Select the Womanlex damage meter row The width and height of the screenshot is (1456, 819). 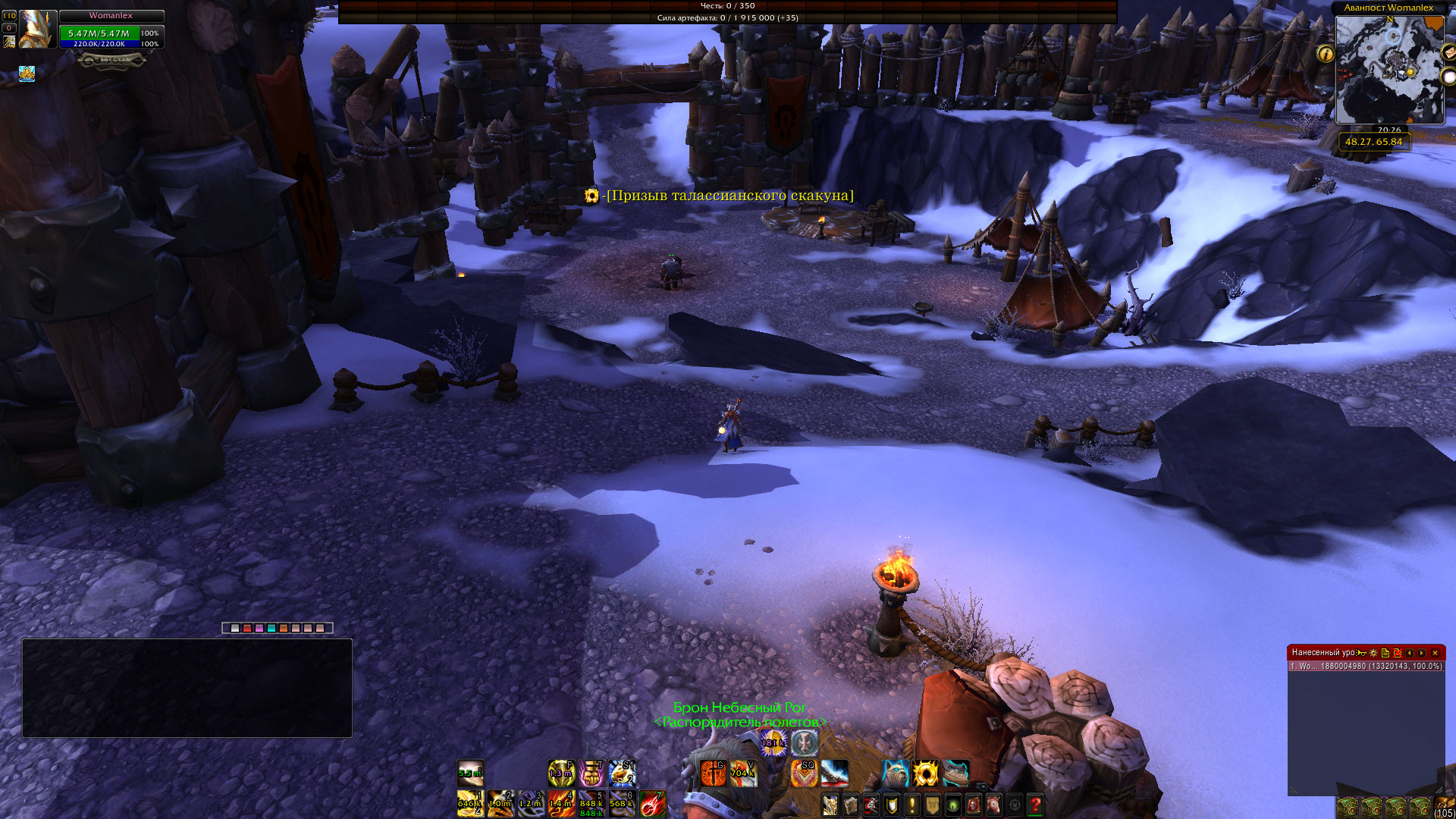pos(1366,667)
